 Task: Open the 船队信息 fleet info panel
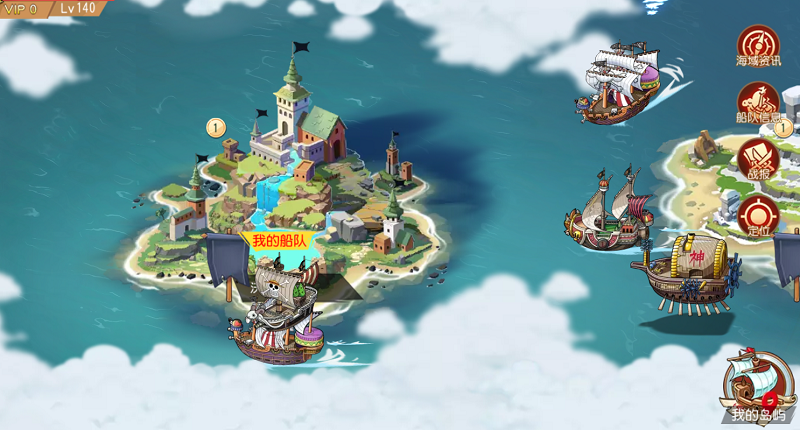pos(758,103)
